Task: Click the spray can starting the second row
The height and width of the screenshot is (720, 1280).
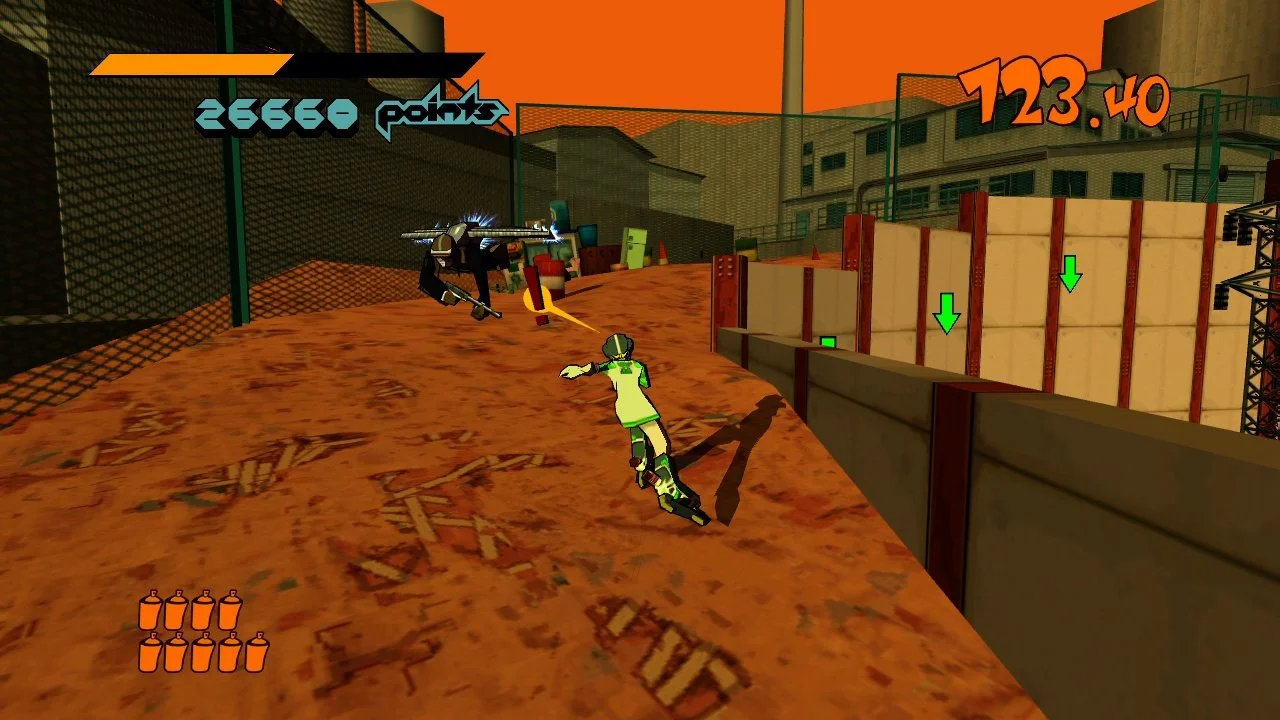Action: coord(150,654)
